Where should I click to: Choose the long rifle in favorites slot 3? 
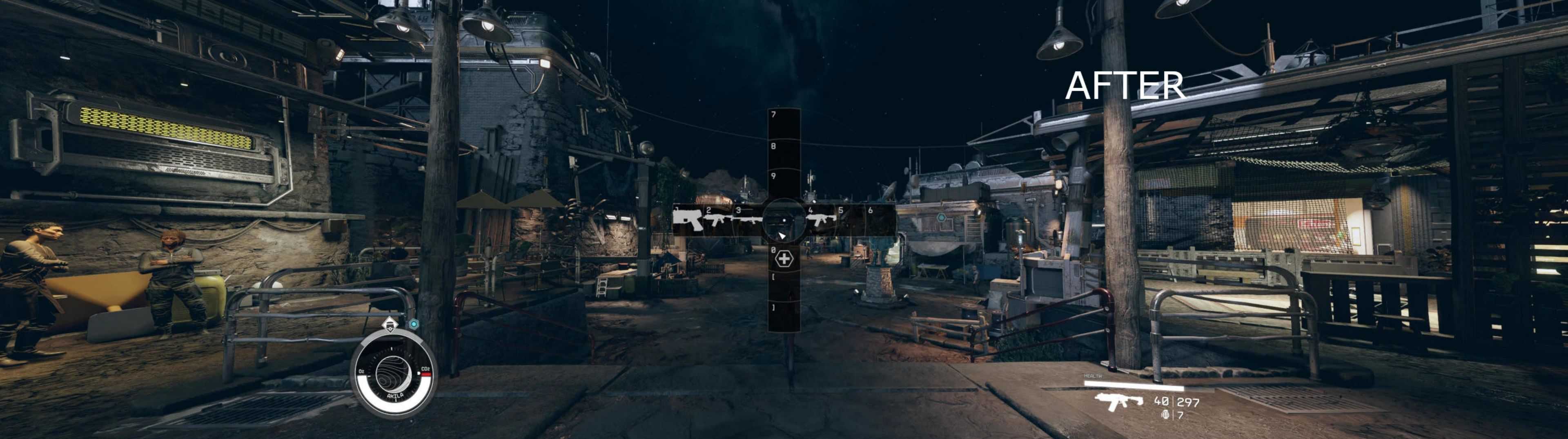[748, 219]
